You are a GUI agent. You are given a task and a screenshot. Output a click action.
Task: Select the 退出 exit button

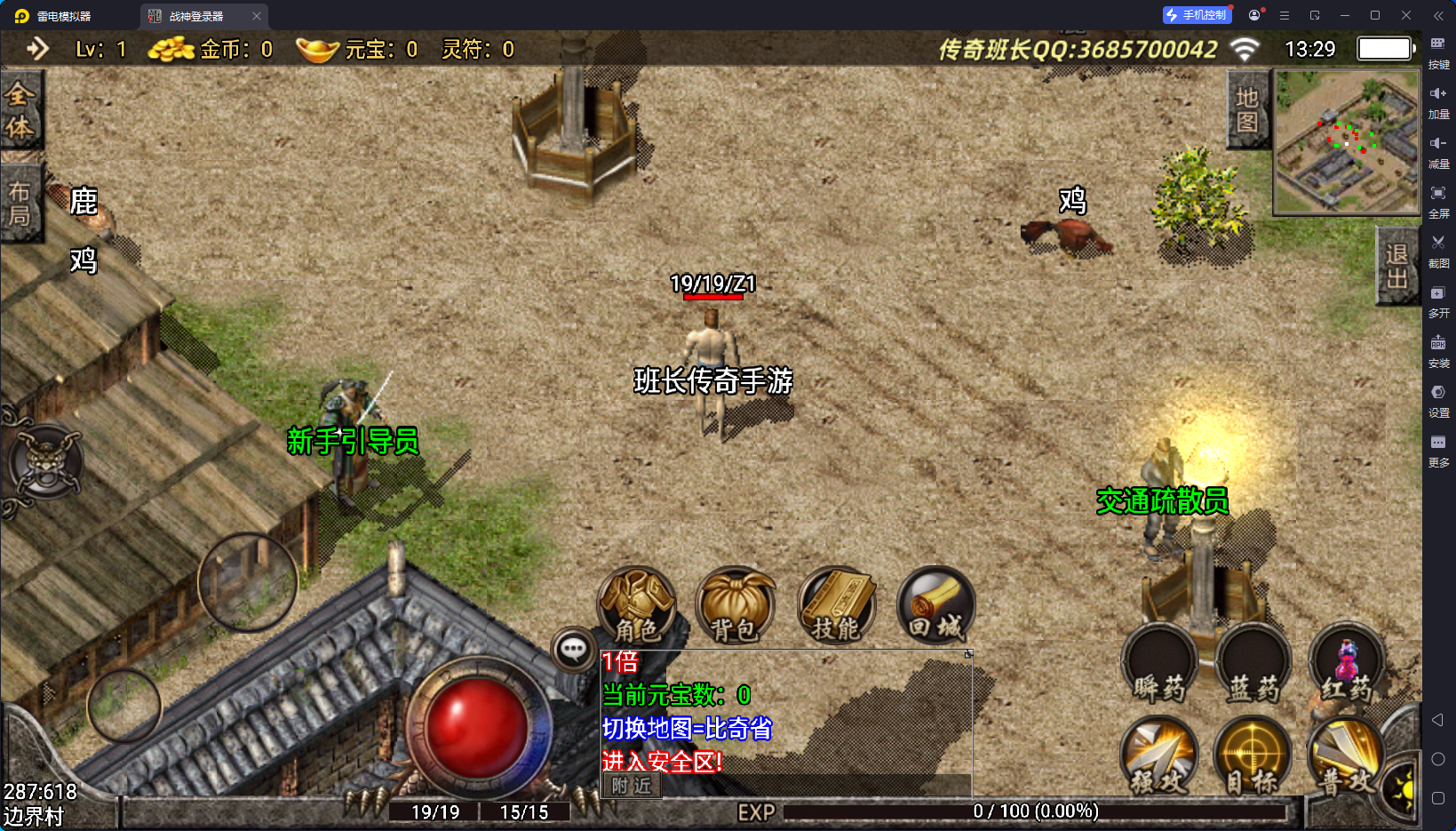[1396, 267]
